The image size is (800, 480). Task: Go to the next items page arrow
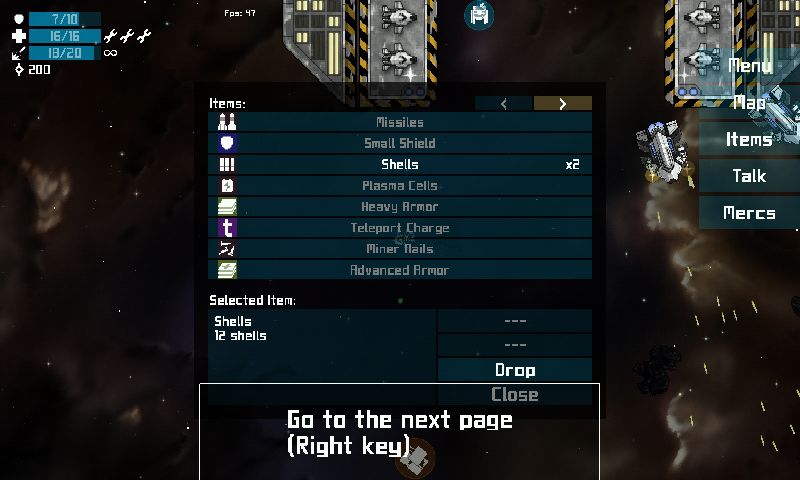coord(563,103)
